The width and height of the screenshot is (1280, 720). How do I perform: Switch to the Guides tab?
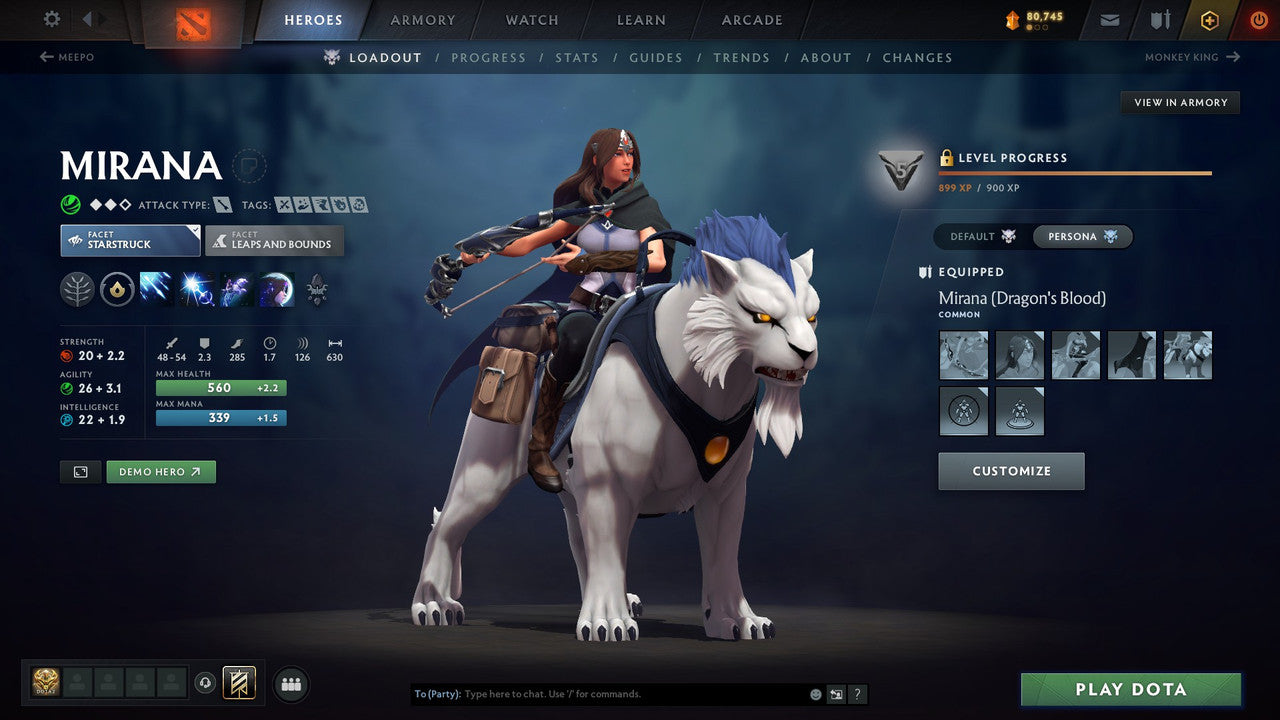[x=656, y=57]
